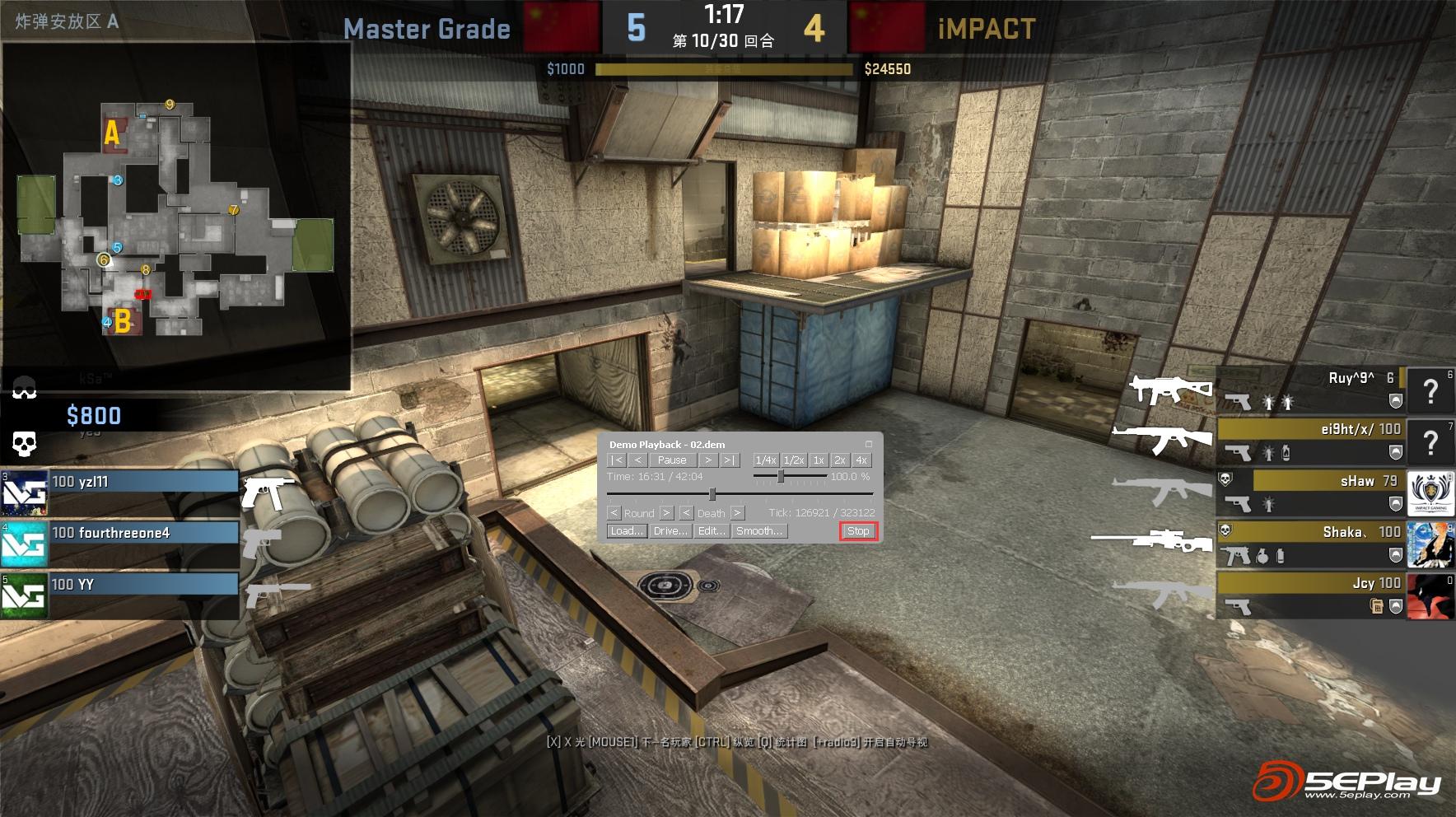Skip to the end of the demo

point(730,460)
